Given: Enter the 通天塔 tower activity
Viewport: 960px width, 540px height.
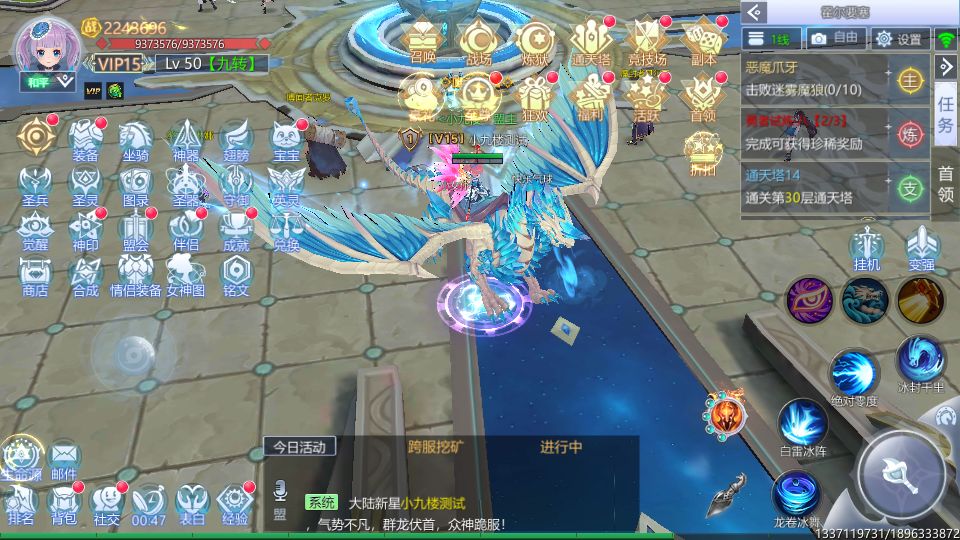Looking at the screenshot, I should (x=591, y=42).
